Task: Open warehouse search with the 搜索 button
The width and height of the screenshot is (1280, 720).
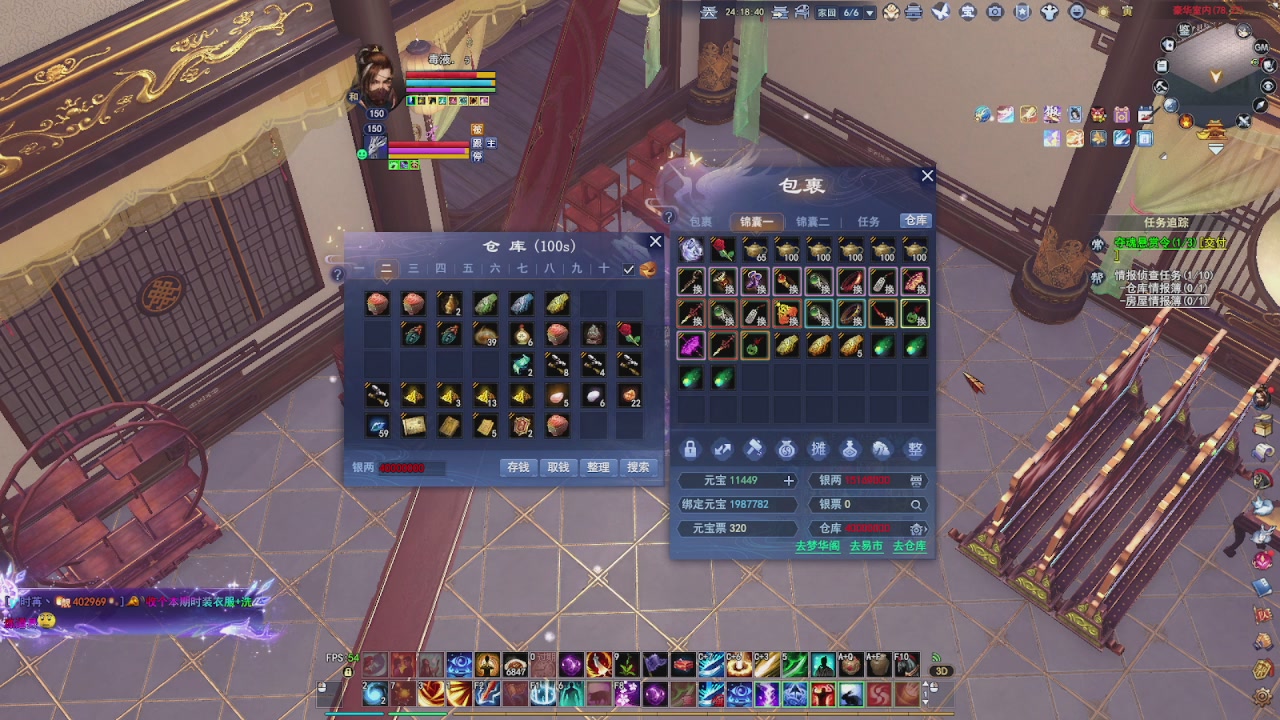Action: [x=638, y=467]
